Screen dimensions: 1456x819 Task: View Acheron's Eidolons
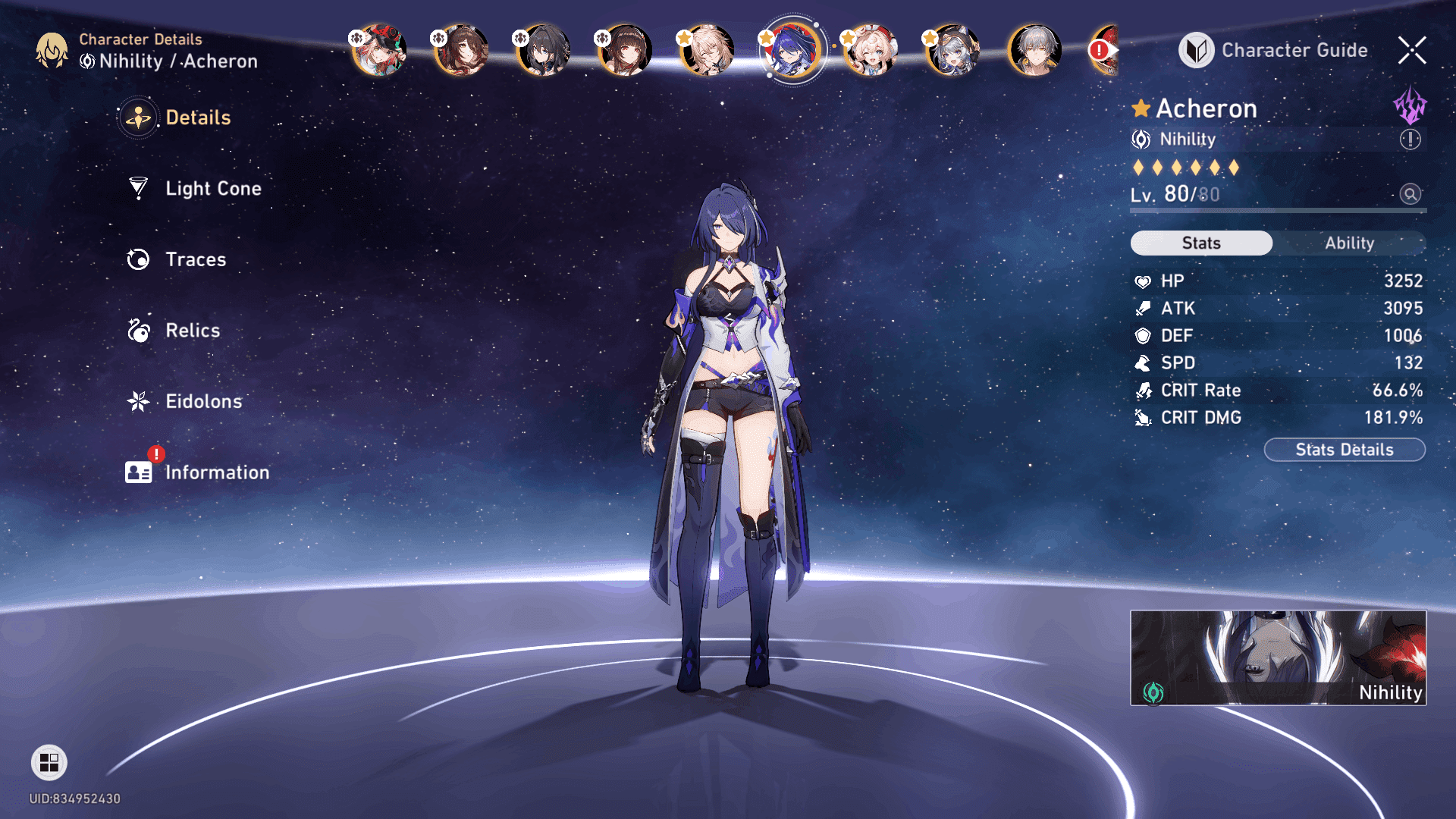(203, 402)
